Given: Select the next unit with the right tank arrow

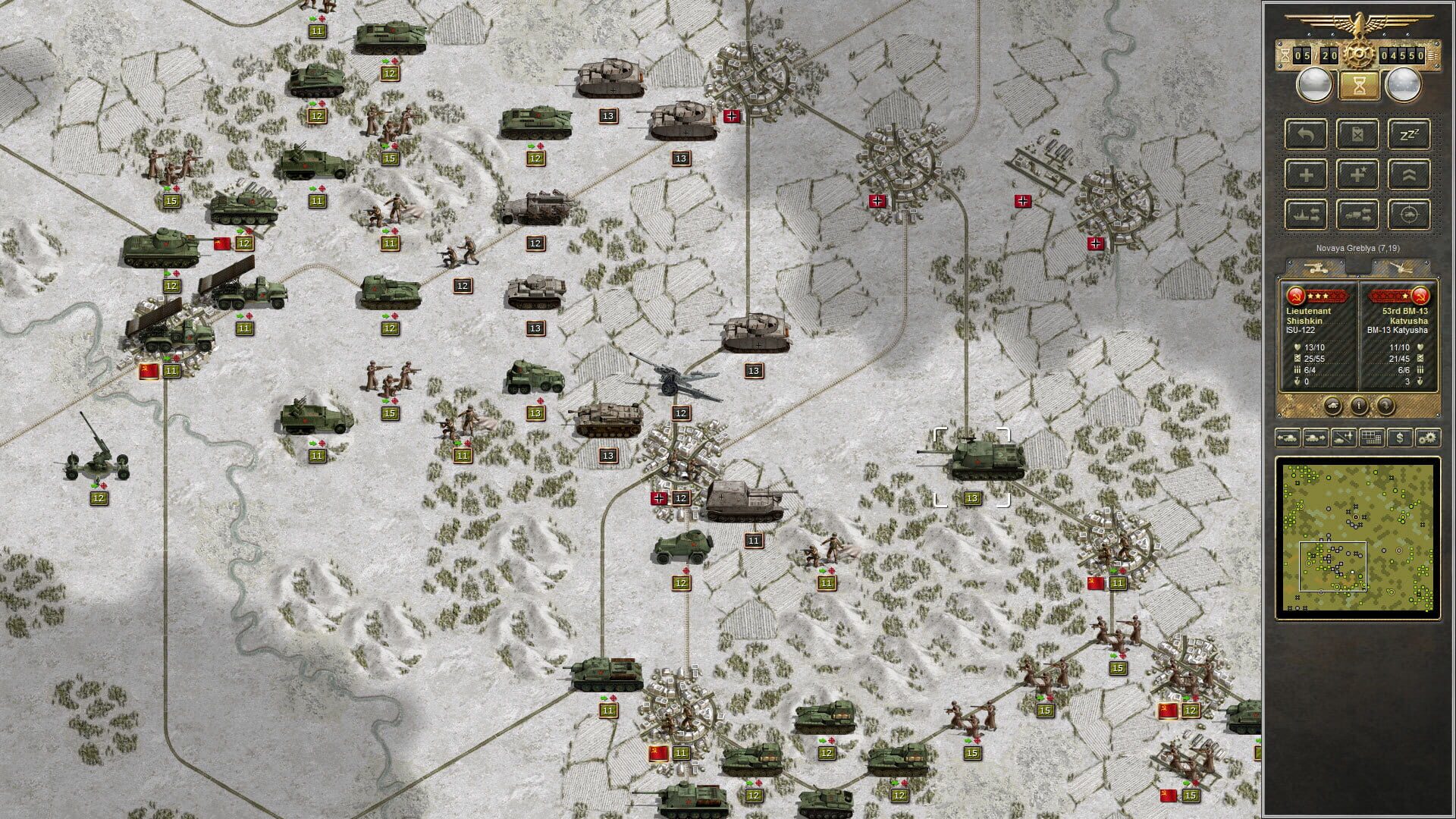Looking at the screenshot, I should point(1316,438).
